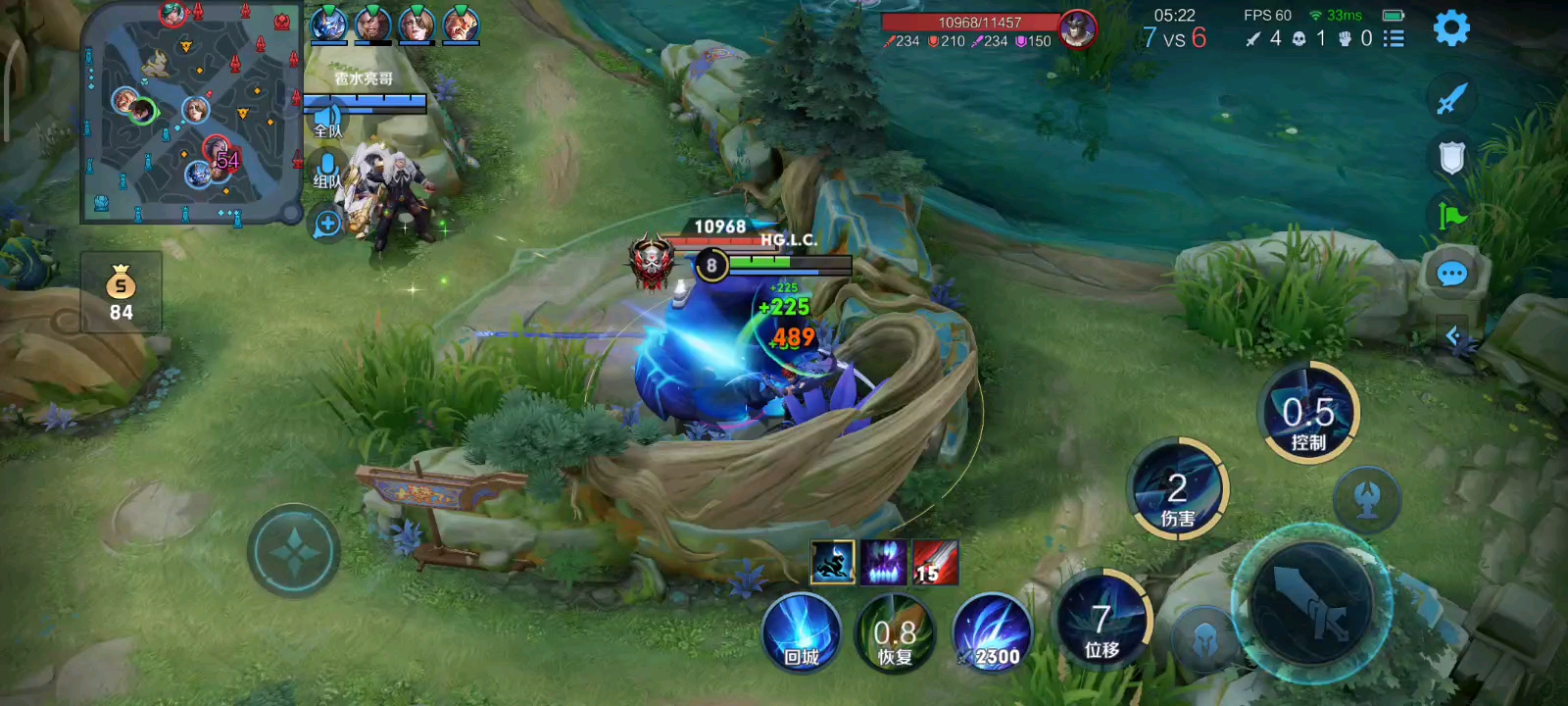Open the gold shop button
Viewport: 1568px width, 706px height.
(x=121, y=292)
